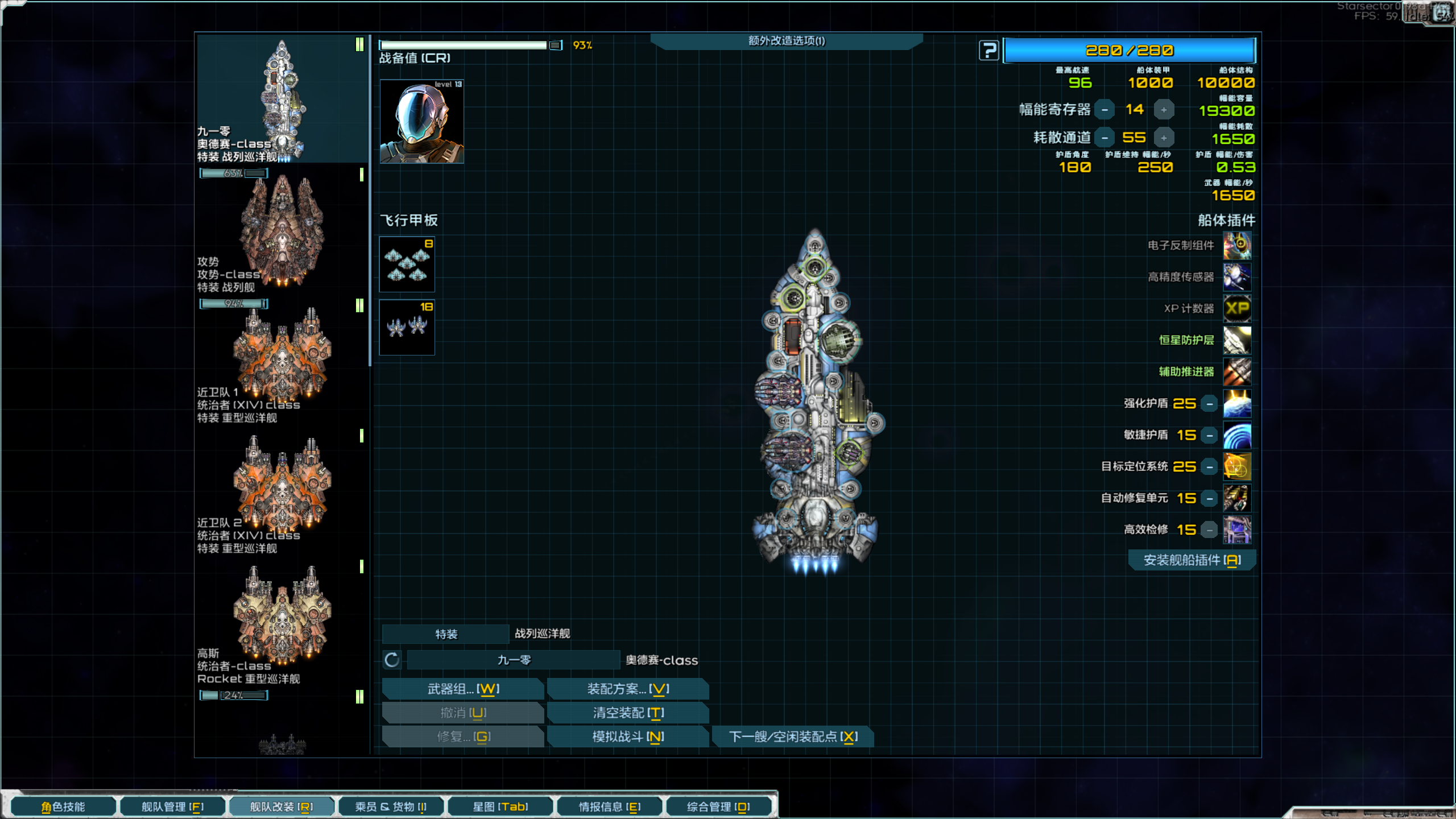Open the 乘员 & 货物 tab
The height and width of the screenshot is (819, 1456).
391,806
